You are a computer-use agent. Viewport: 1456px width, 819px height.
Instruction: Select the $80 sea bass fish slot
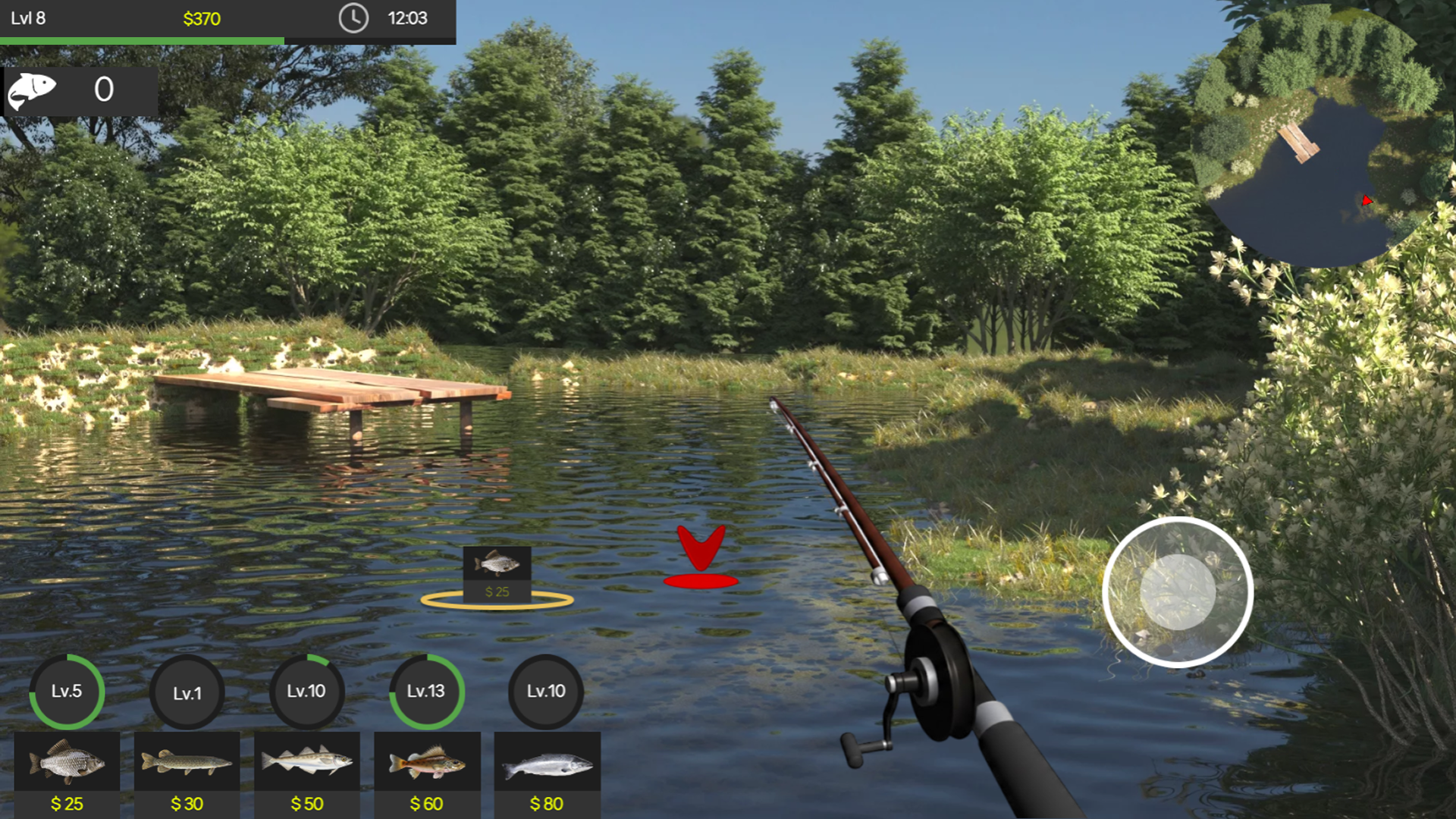coord(548,768)
